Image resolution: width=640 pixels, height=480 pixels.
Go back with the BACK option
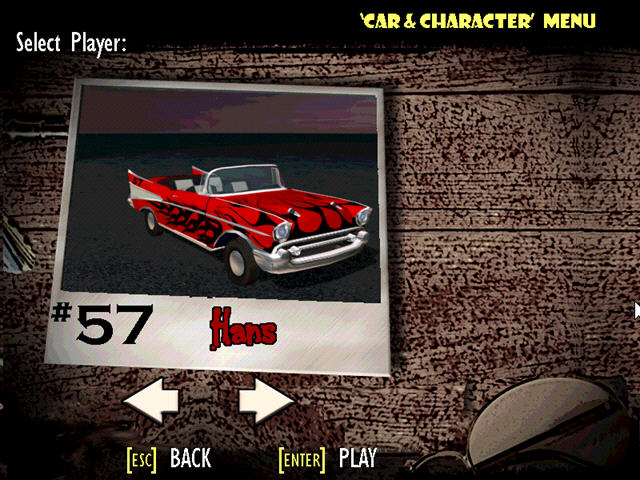pyautogui.click(x=189, y=459)
